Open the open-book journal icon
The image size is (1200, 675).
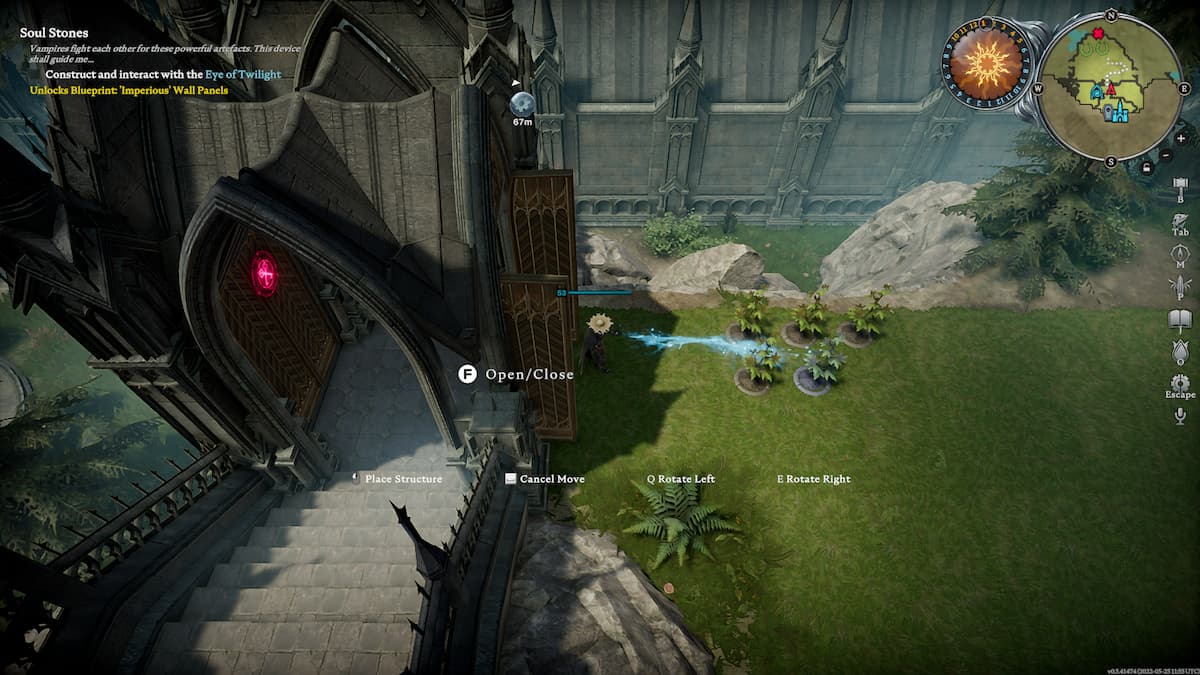(1180, 320)
